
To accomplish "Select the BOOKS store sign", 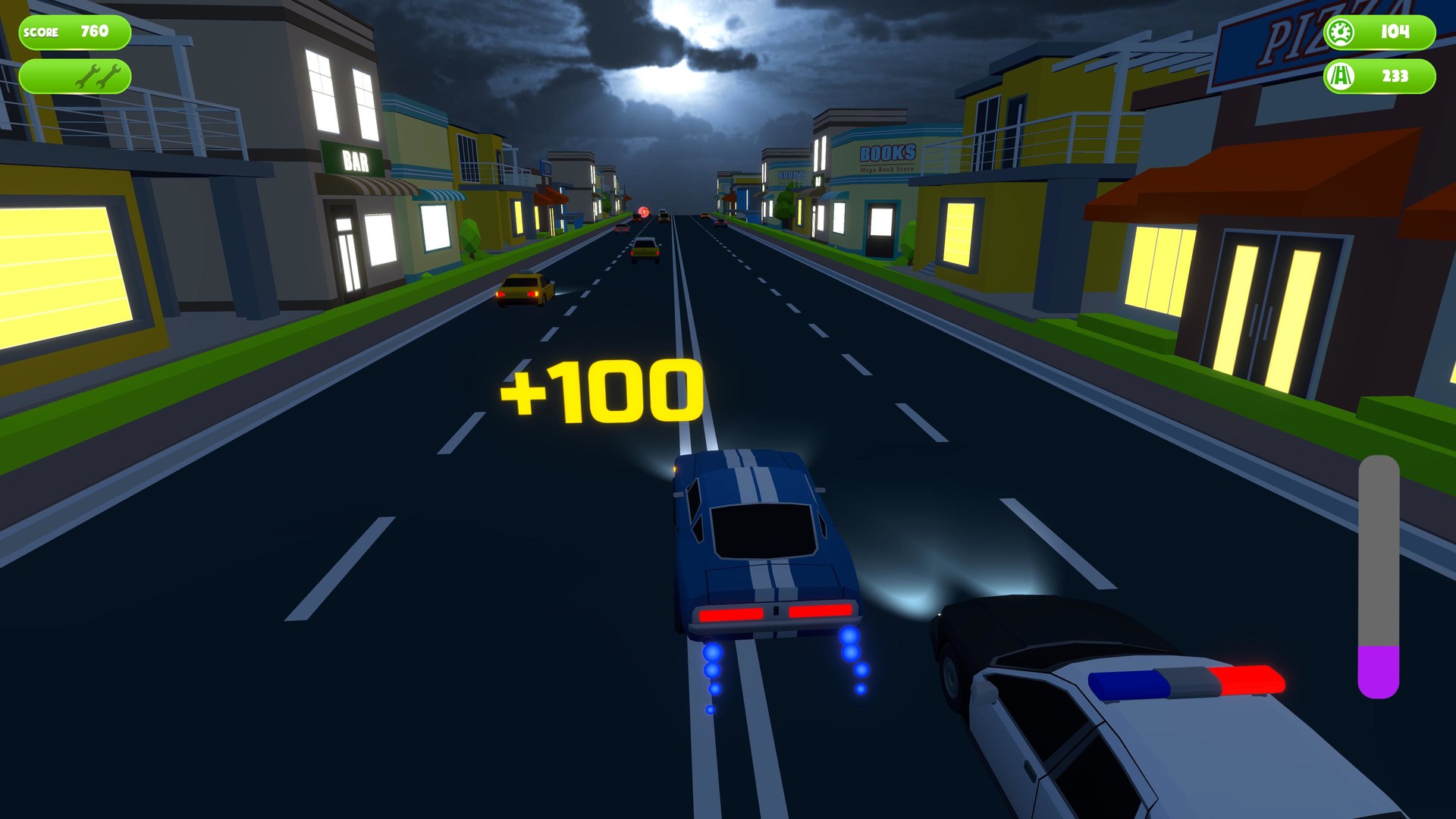I will tap(889, 151).
